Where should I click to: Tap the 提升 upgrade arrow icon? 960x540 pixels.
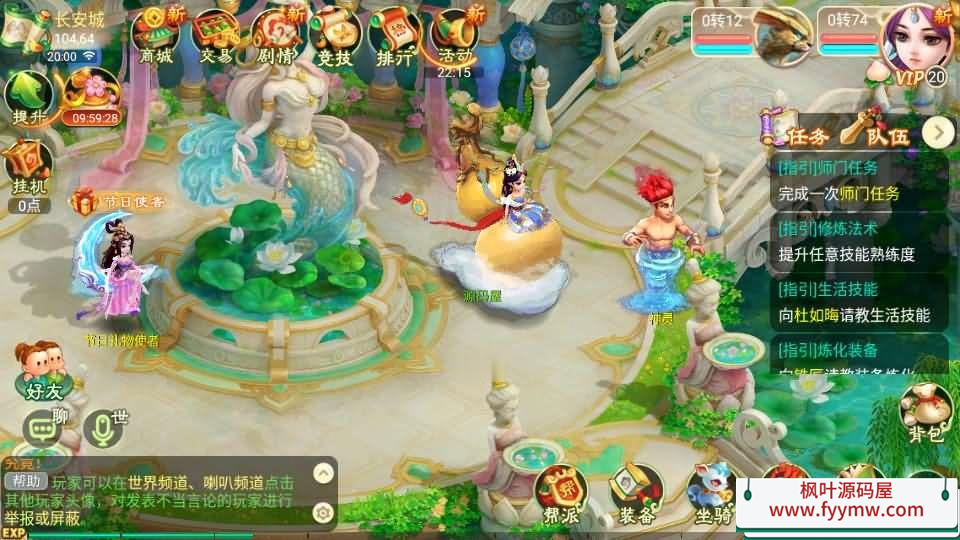[x=28, y=98]
